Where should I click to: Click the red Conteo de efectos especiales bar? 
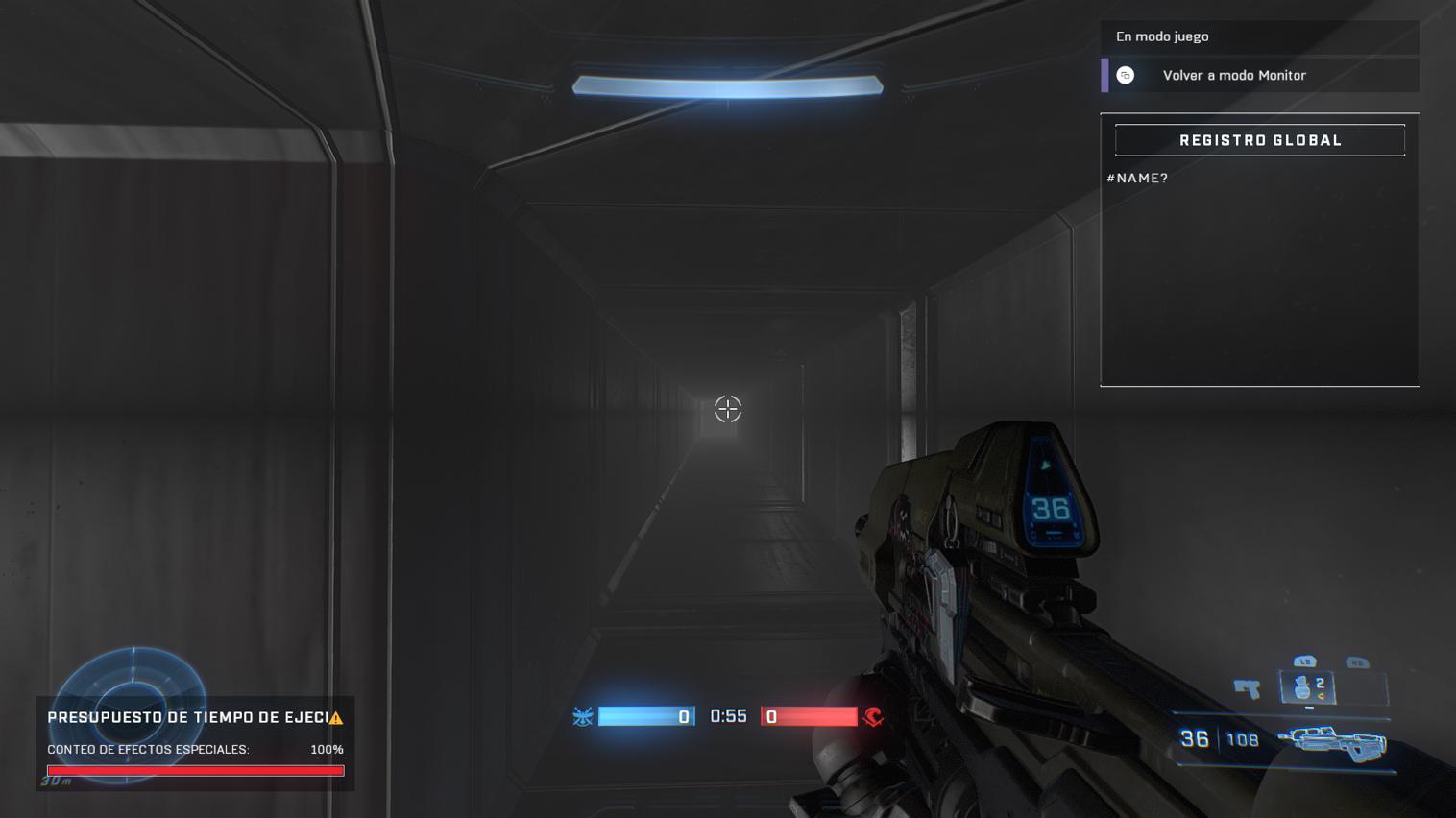click(195, 770)
